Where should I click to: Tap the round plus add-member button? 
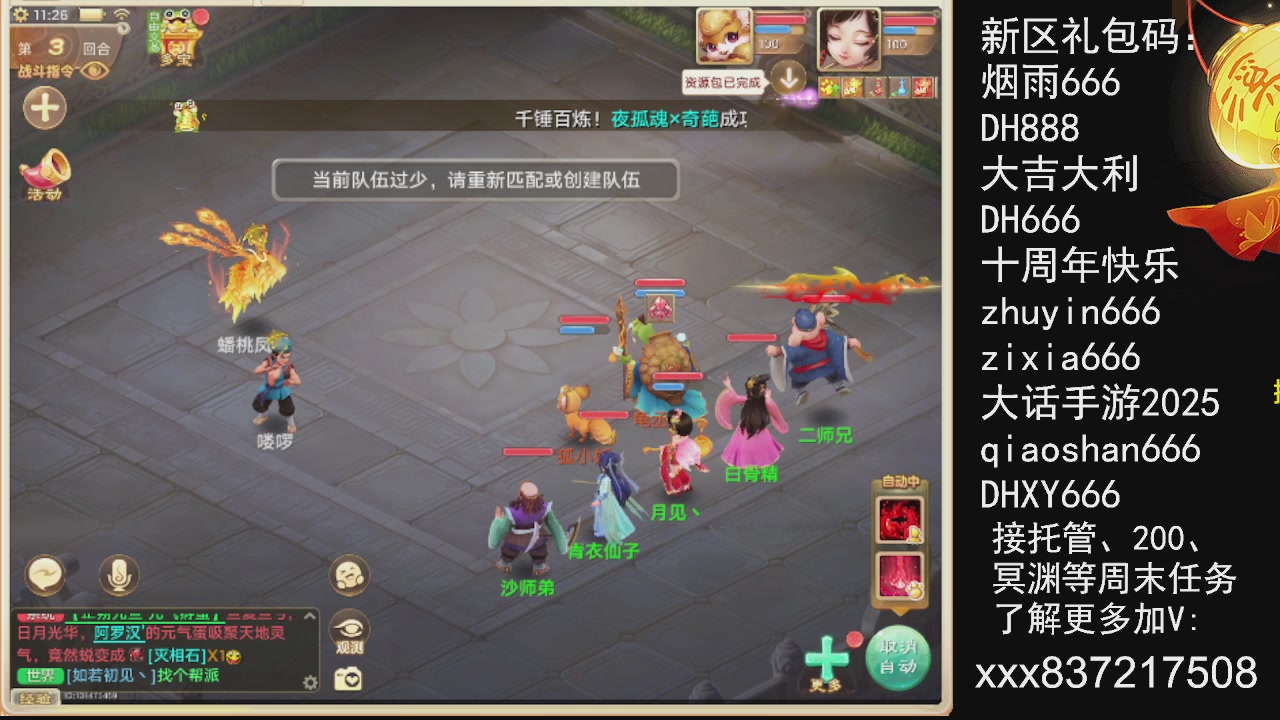tap(44, 108)
